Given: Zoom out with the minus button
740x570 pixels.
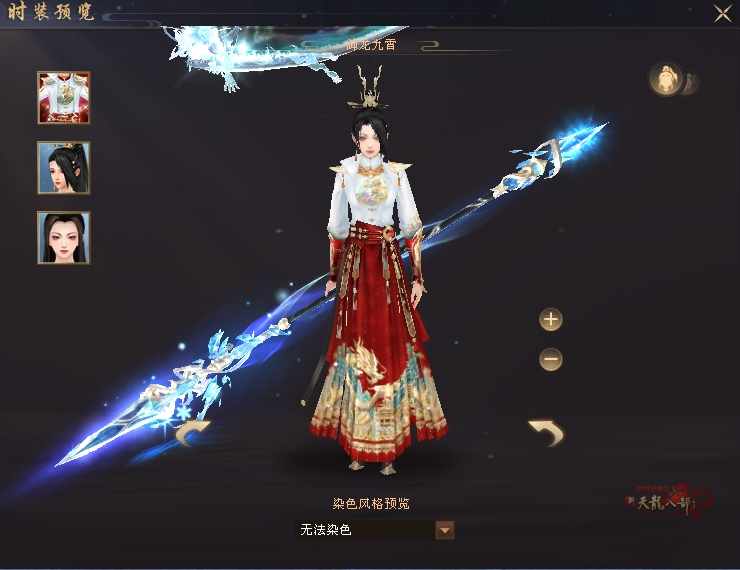Looking at the screenshot, I should pos(551,358).
